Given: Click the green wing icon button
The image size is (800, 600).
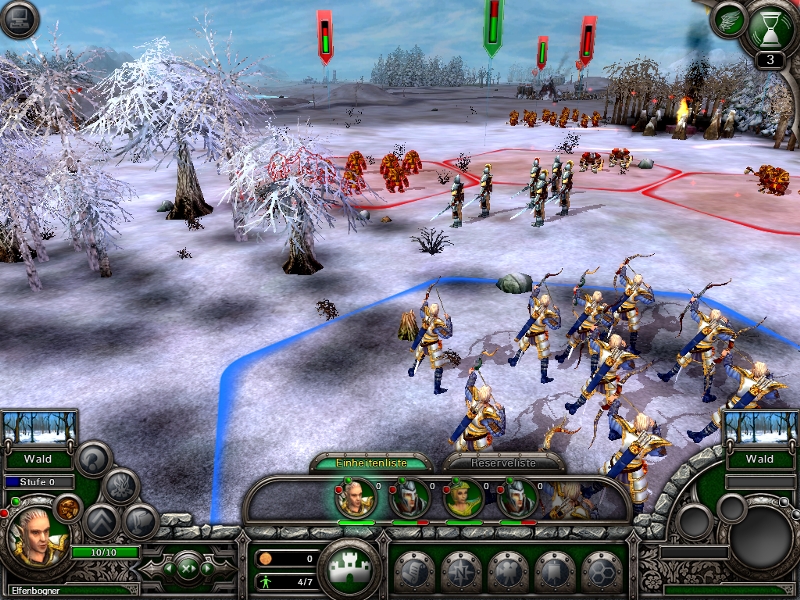Looking at the screenshot, I should point(728,21).
